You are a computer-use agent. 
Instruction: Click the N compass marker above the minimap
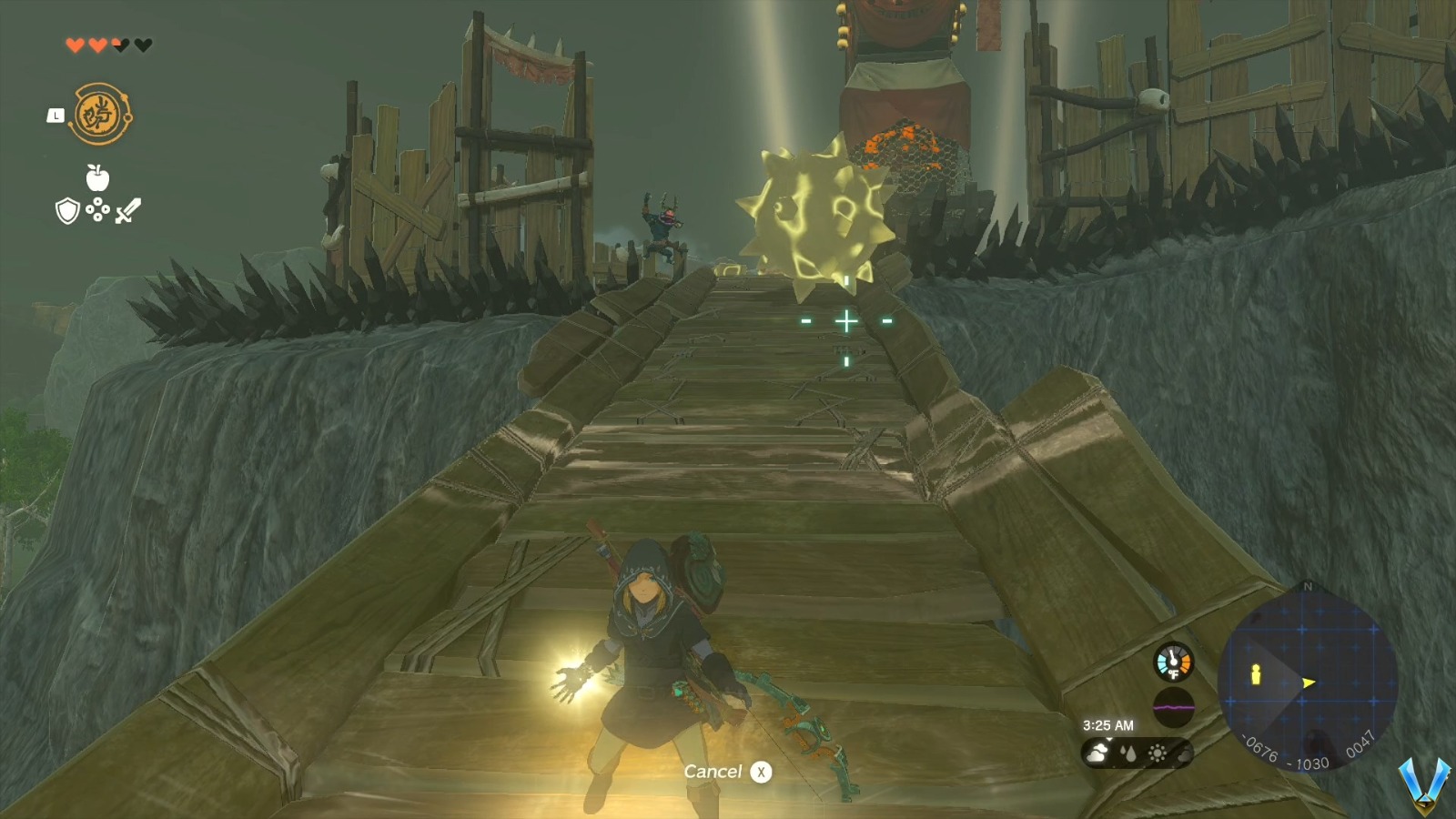coord(1308,588)
